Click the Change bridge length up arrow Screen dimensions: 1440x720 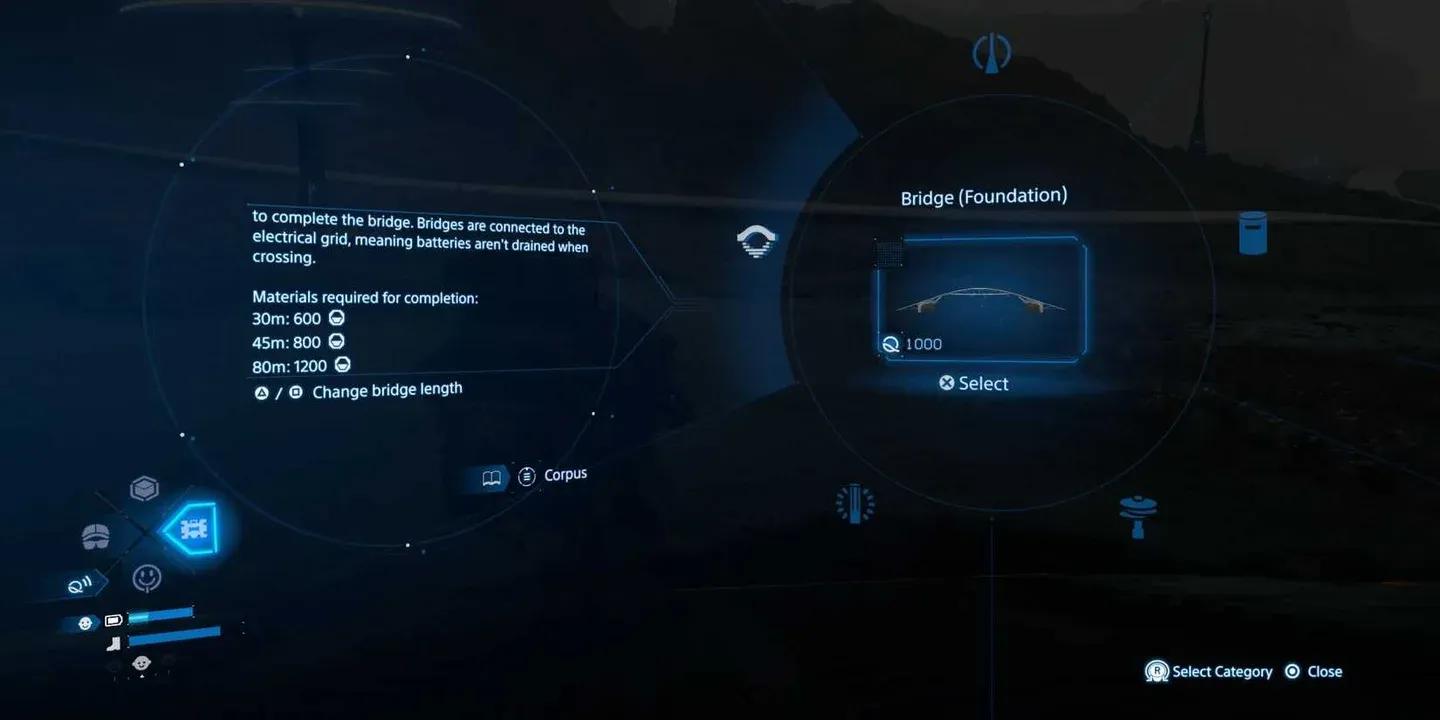[260, 392]
